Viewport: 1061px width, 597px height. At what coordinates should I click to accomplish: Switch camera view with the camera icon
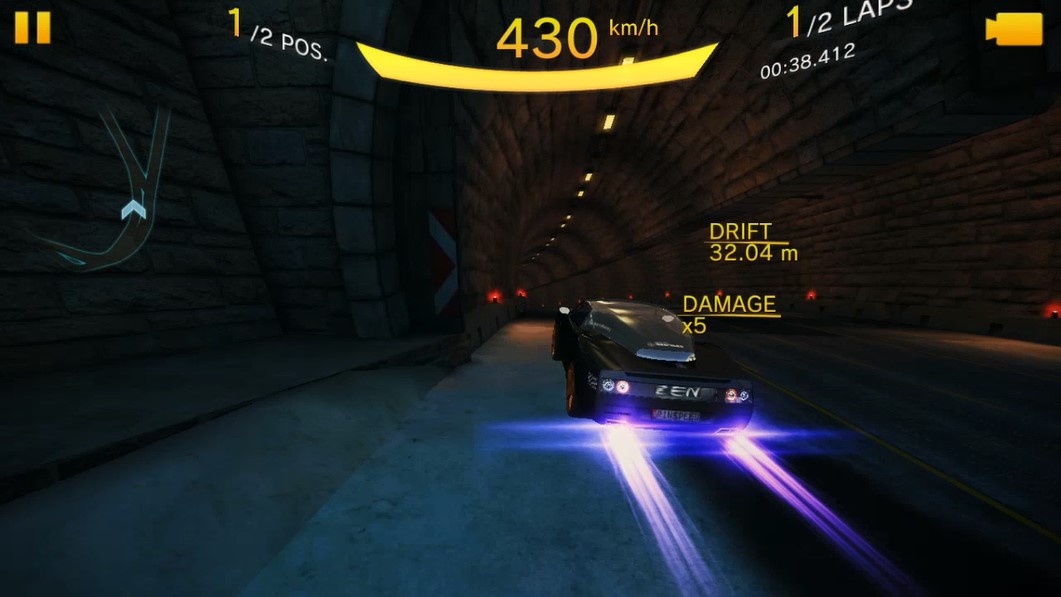(1013, 29)
